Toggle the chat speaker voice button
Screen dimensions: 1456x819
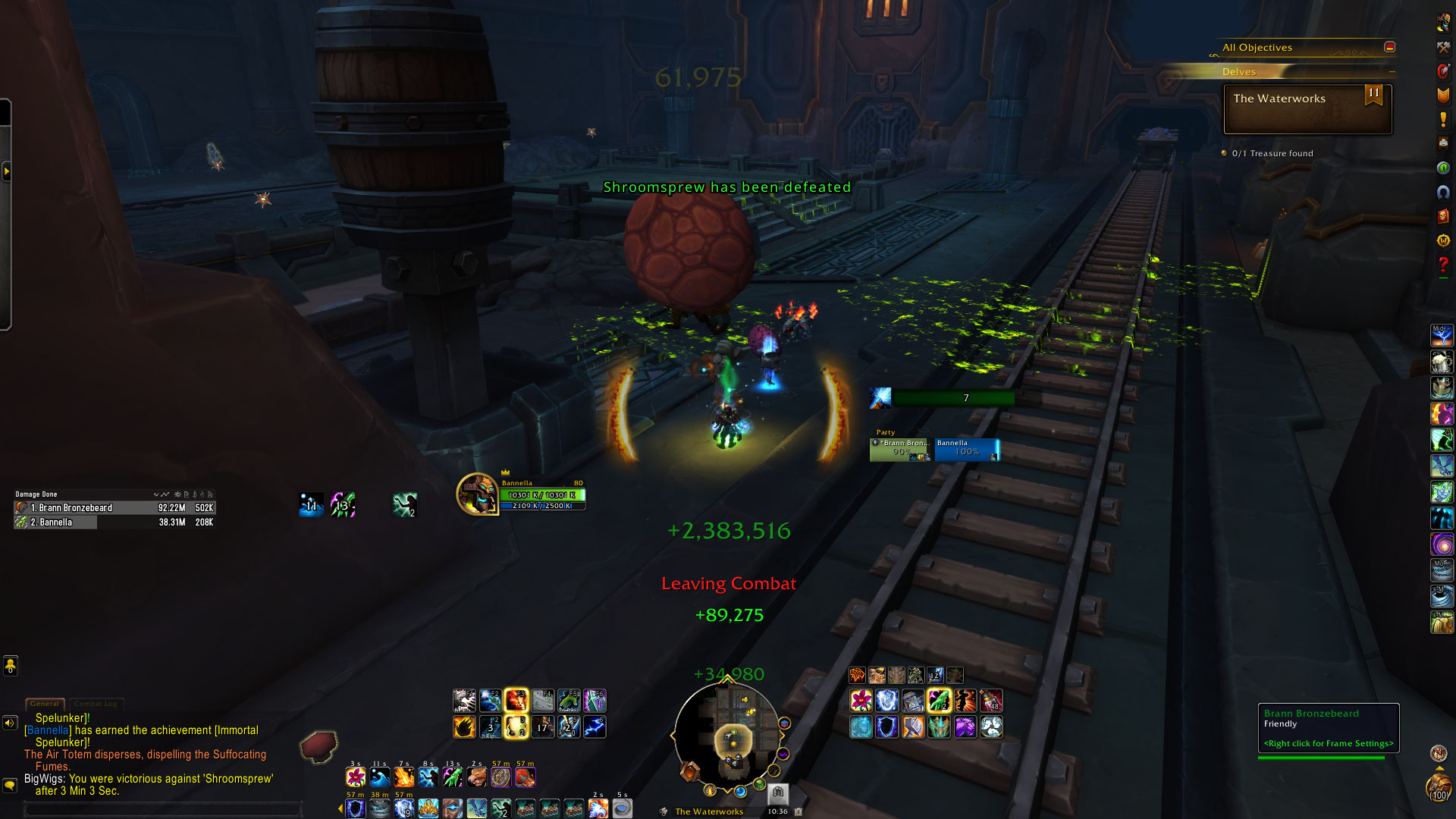tap(10, 723)
